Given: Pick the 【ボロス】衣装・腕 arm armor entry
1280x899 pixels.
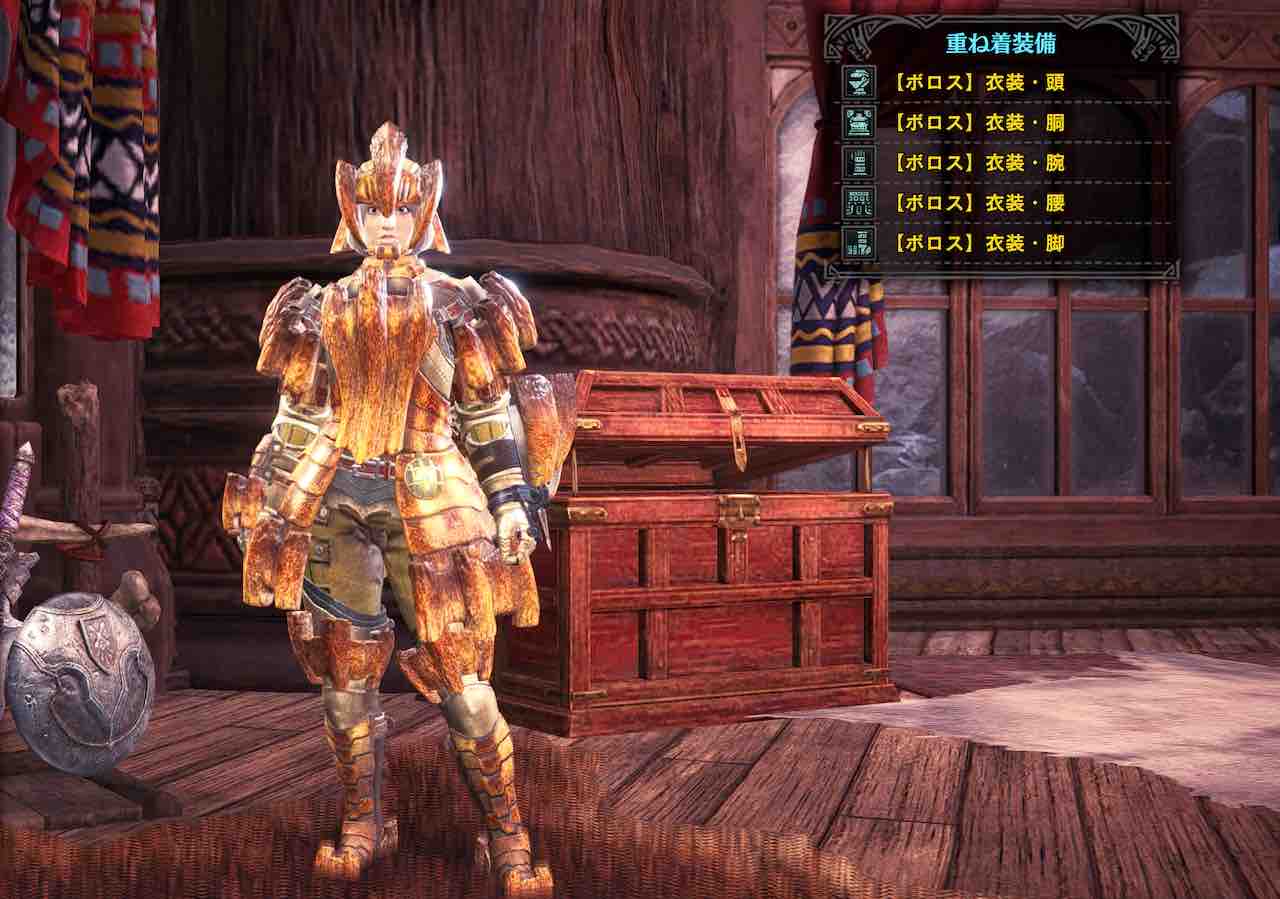Looking at the screenshot, I should click(979, 162).
